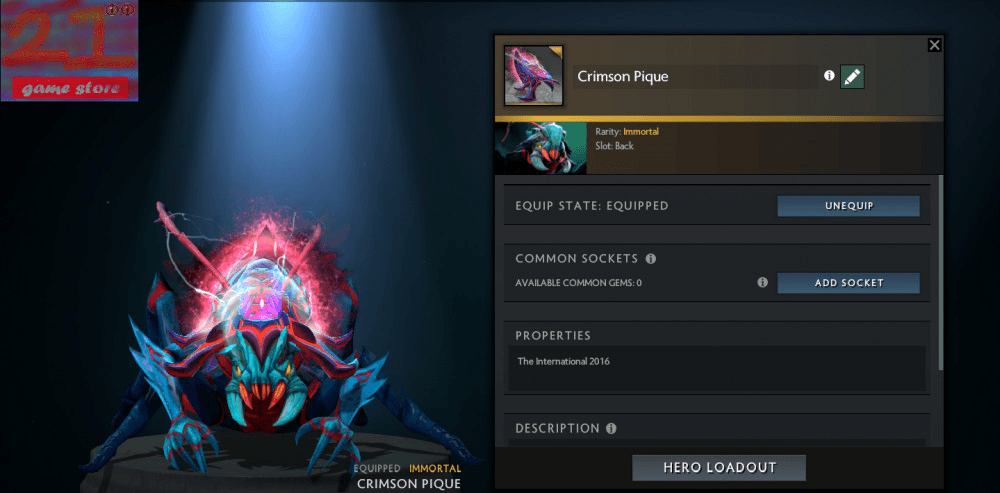1000x493 pixels.
Task: Edit the Crimson Pique name field
Action: [x=694, y=77]
